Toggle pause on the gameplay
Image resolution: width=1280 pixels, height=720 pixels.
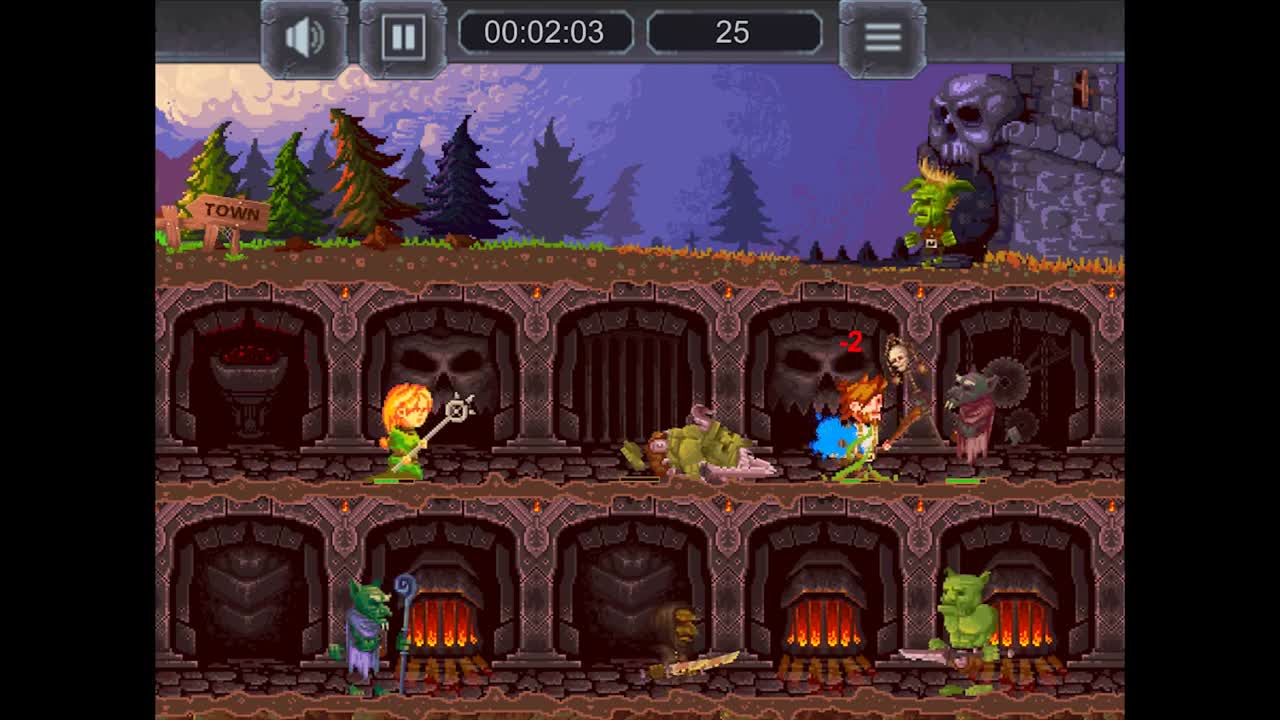click(x=403, y=34)
